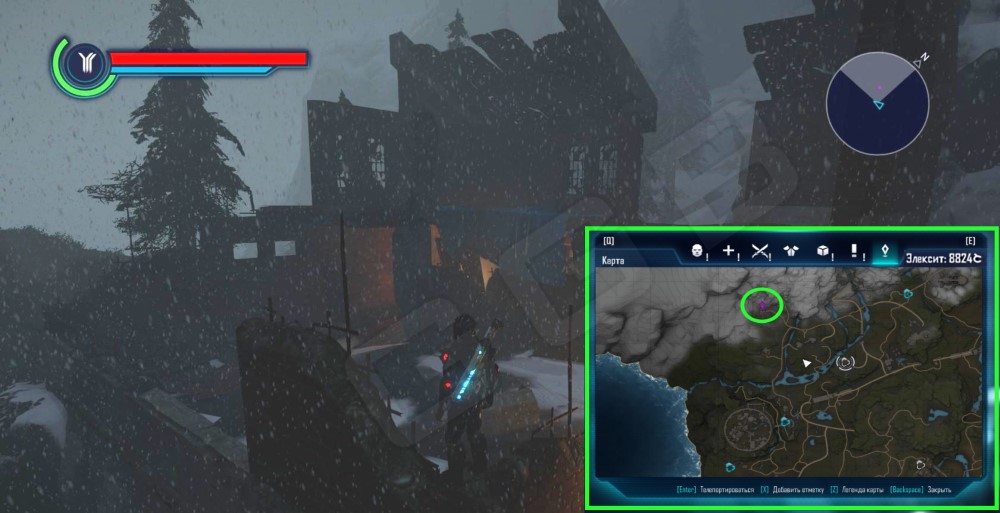
Task: Select the armor vest tab
Action: pos(791,252)
